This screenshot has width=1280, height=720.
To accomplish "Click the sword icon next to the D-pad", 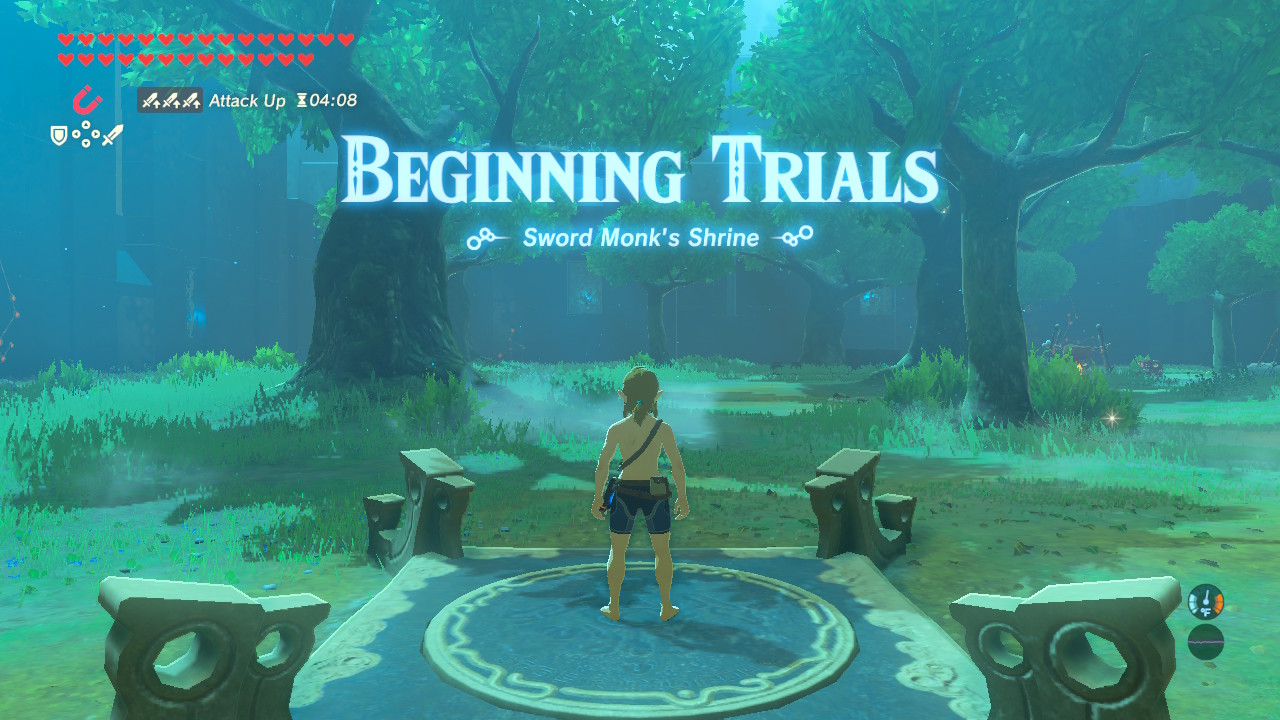I will click(113, 134).
